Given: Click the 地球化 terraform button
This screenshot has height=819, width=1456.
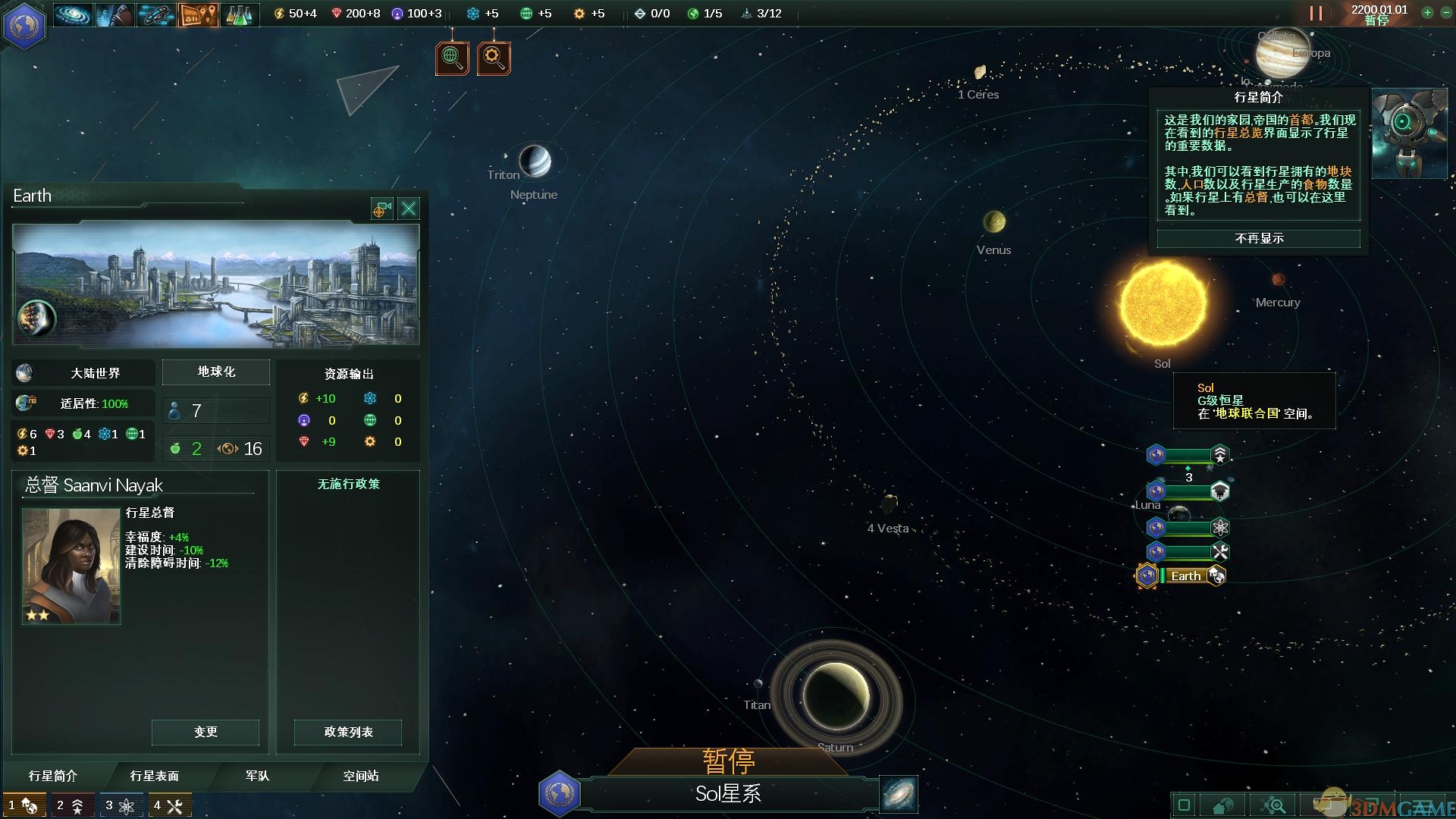Looking at the screenshot, I should [x=216, y=372].
